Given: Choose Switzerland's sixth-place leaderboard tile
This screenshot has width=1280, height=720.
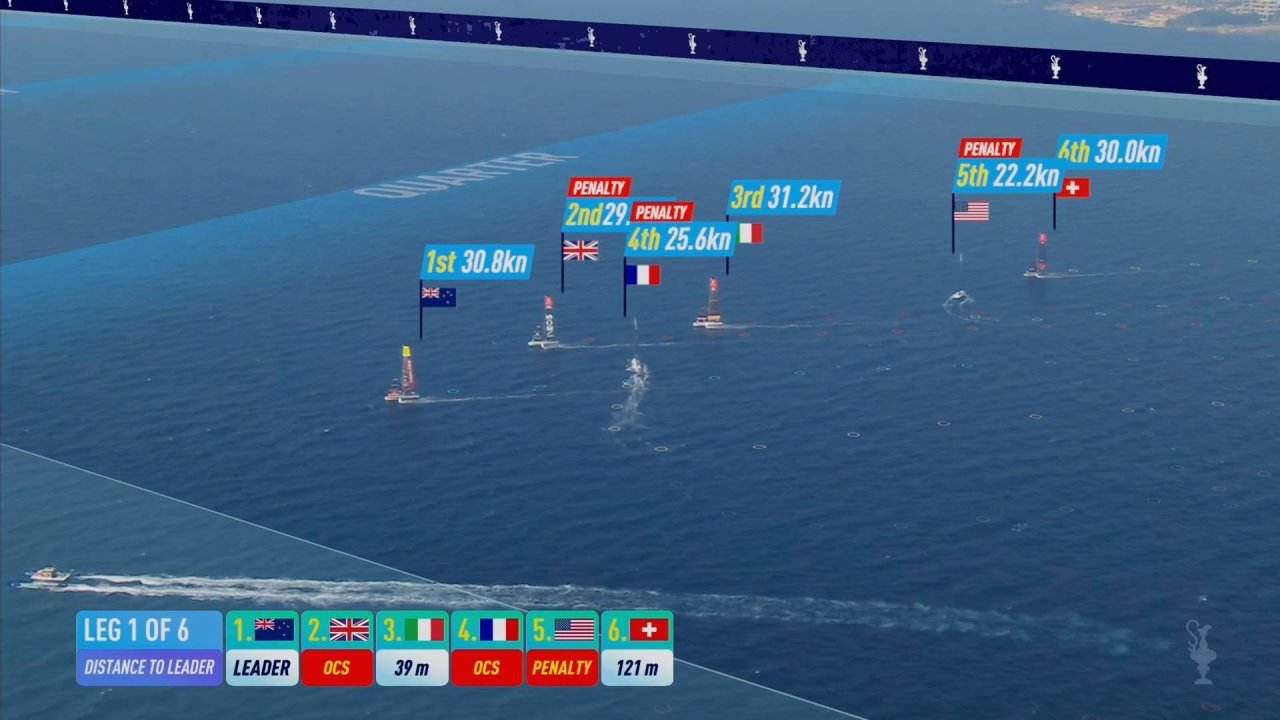Looking at the screenshot, I should click(x=637, y=648).
